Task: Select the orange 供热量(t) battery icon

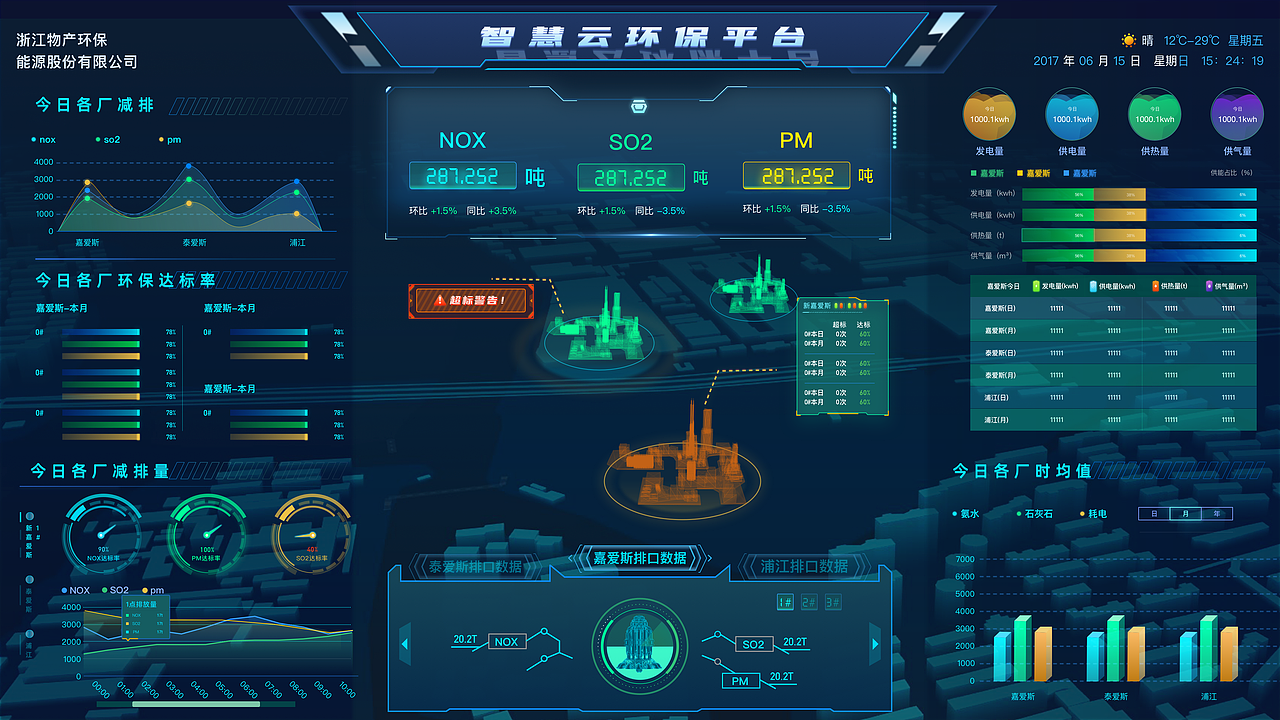Action: tap(1154, 286)
